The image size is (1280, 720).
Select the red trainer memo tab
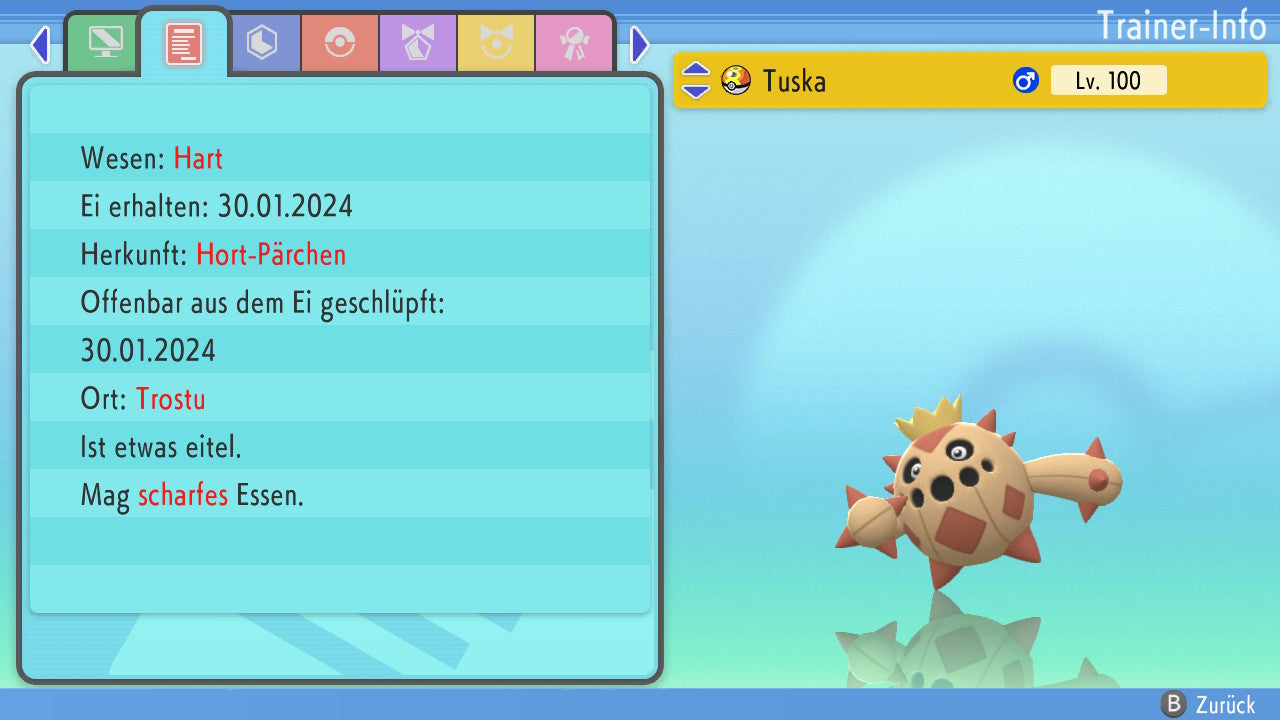coord(184,43)
